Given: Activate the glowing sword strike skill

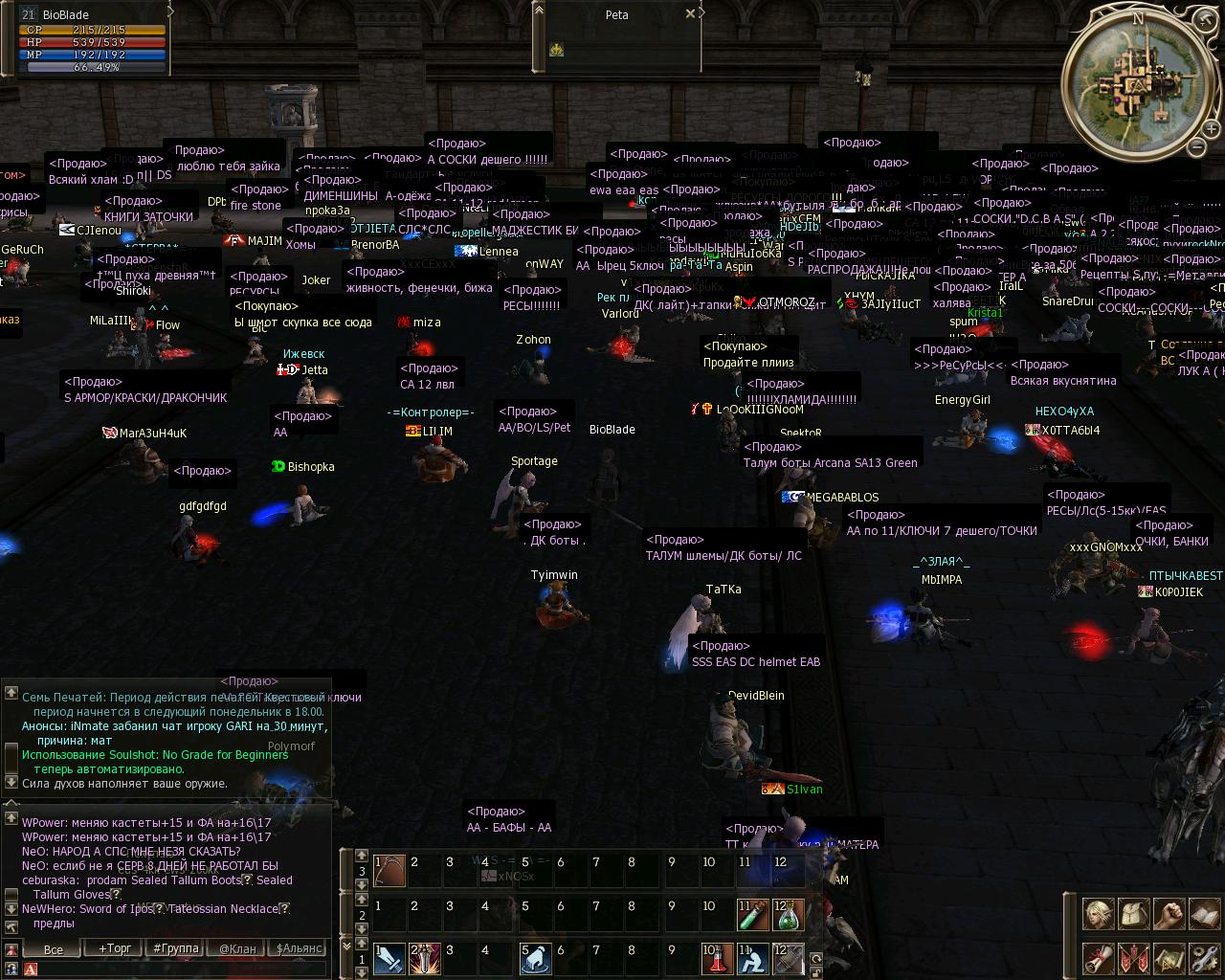Looking at the screenshot, I should point(425,959).
